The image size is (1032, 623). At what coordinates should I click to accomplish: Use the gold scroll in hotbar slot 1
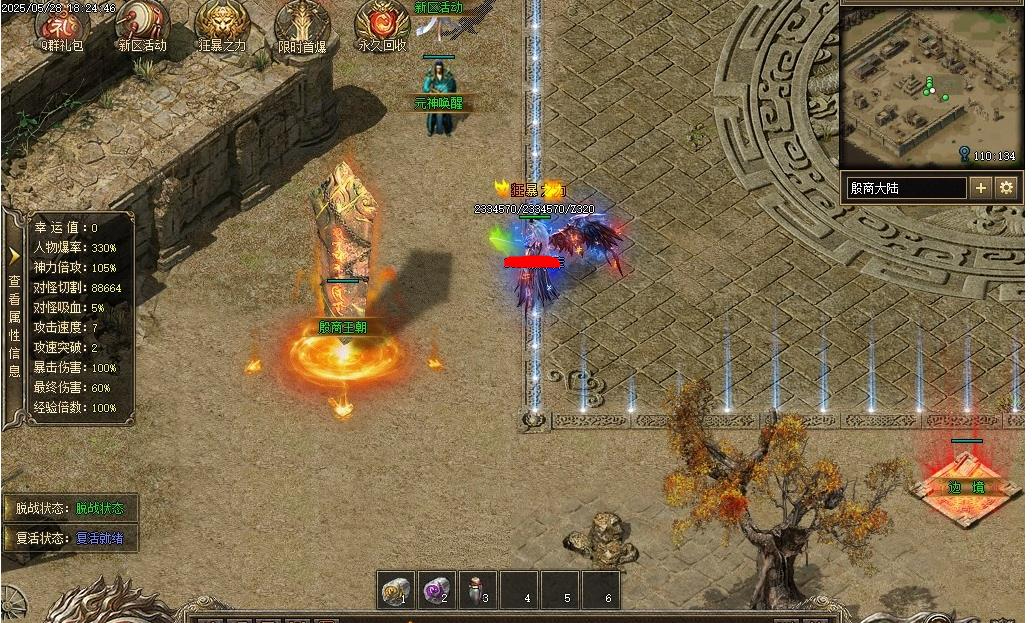(396, 590)
